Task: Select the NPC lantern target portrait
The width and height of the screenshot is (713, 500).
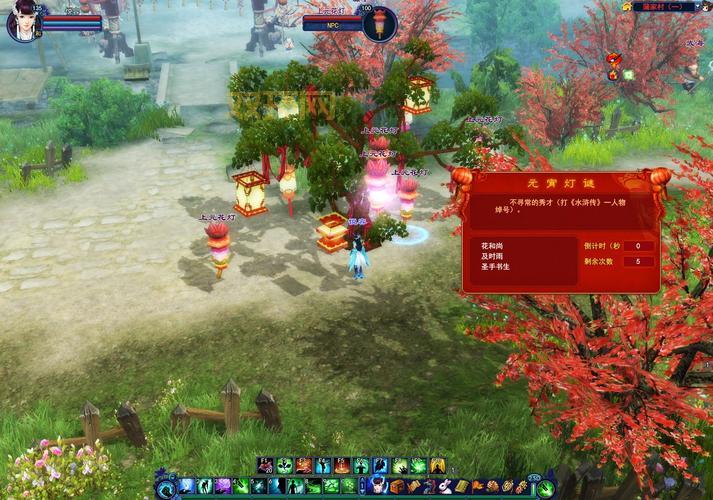Action: pyautogui.click(x=380, y=23)
